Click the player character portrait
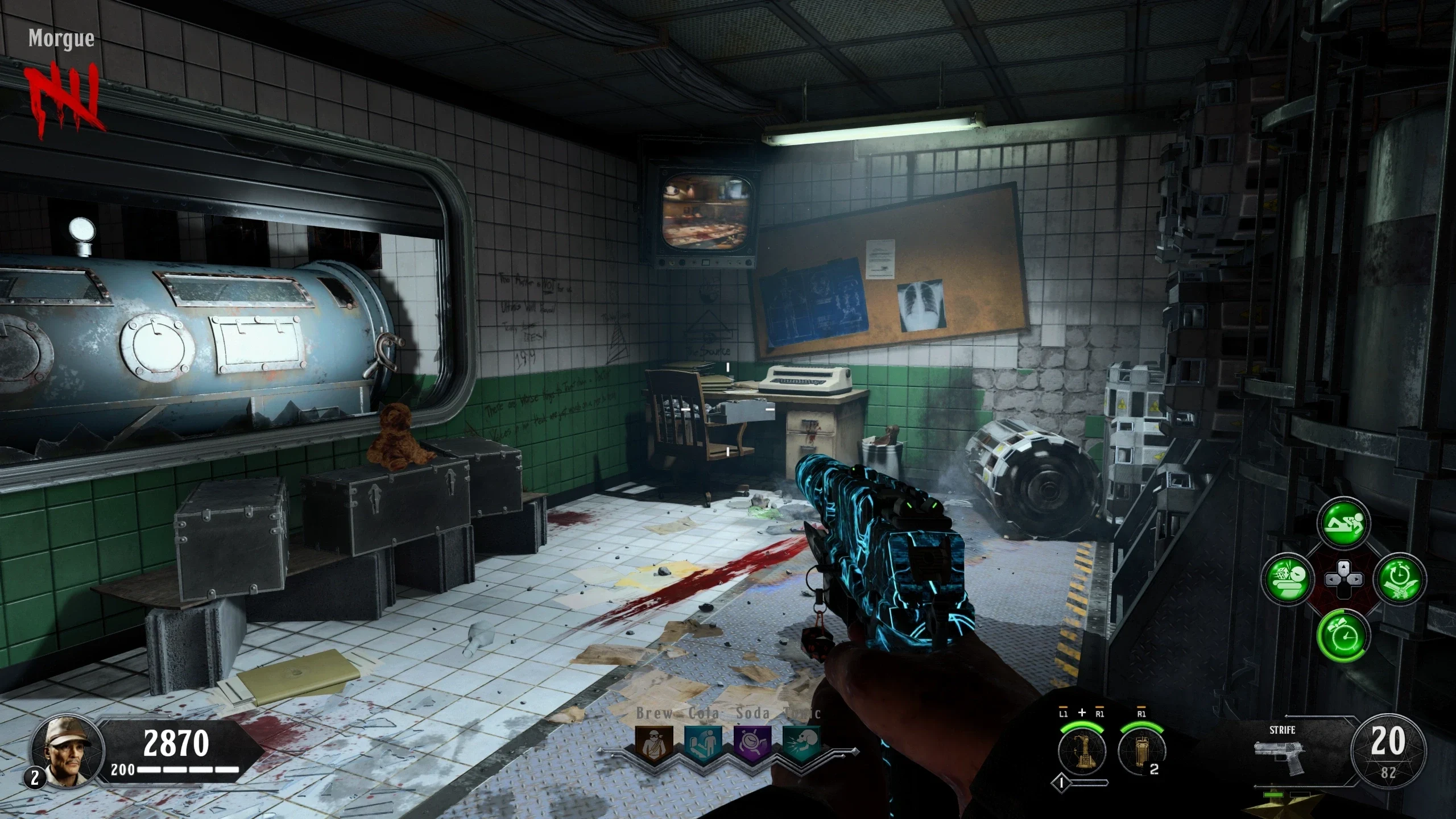 (68, 750)
